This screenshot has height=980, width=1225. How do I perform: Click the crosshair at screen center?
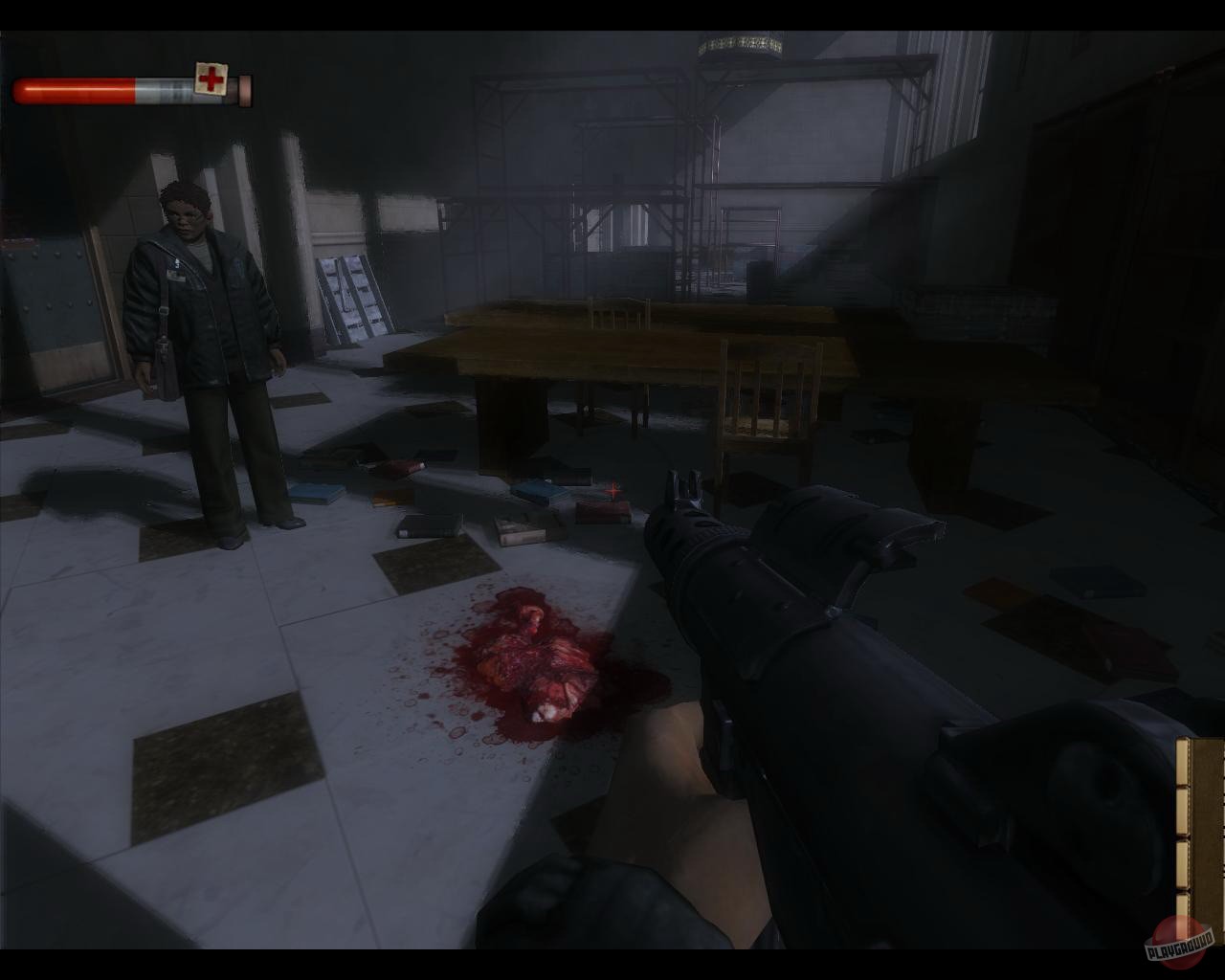point(612,489)
